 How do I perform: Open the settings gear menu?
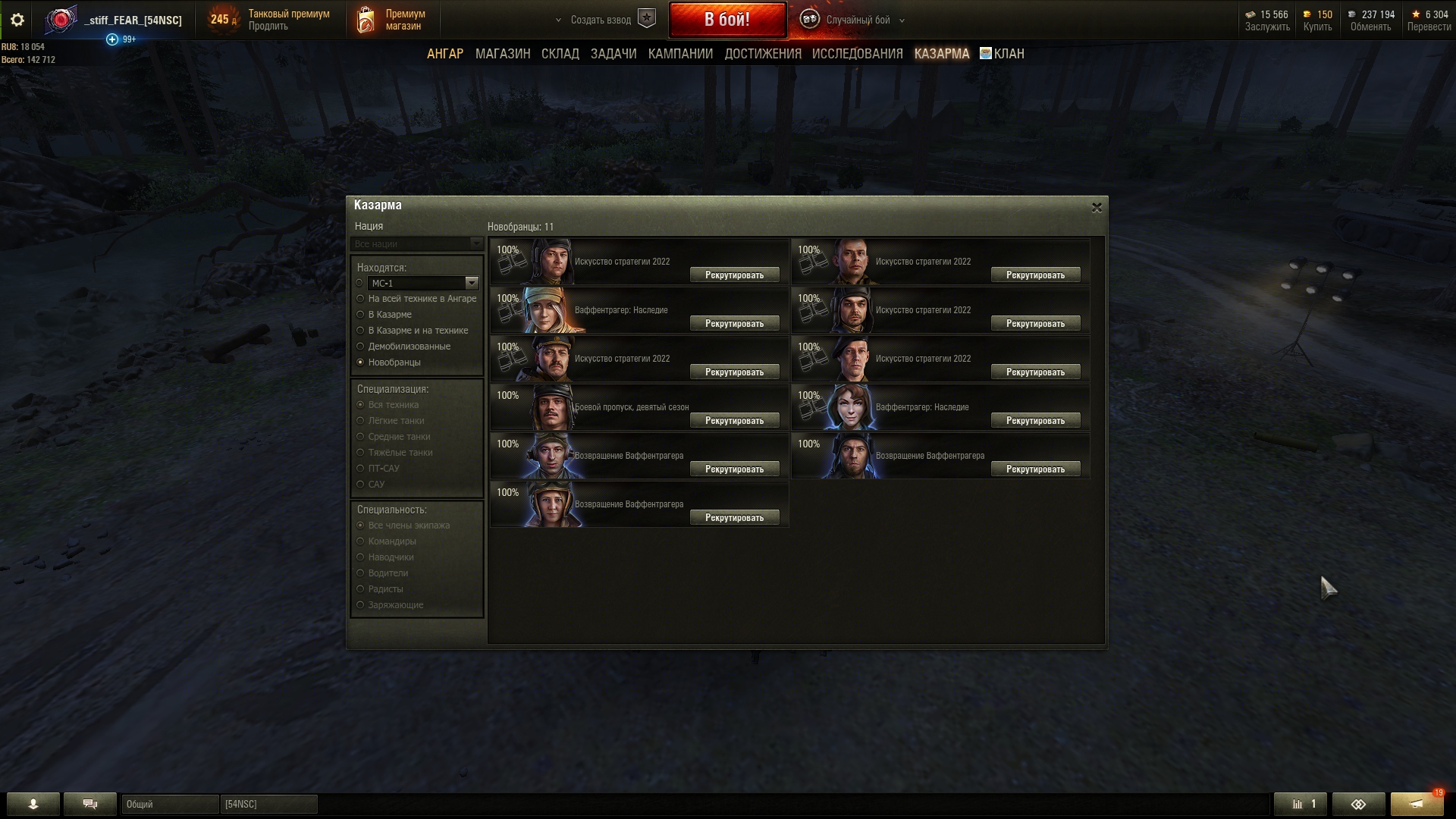(x=17, y=20)
